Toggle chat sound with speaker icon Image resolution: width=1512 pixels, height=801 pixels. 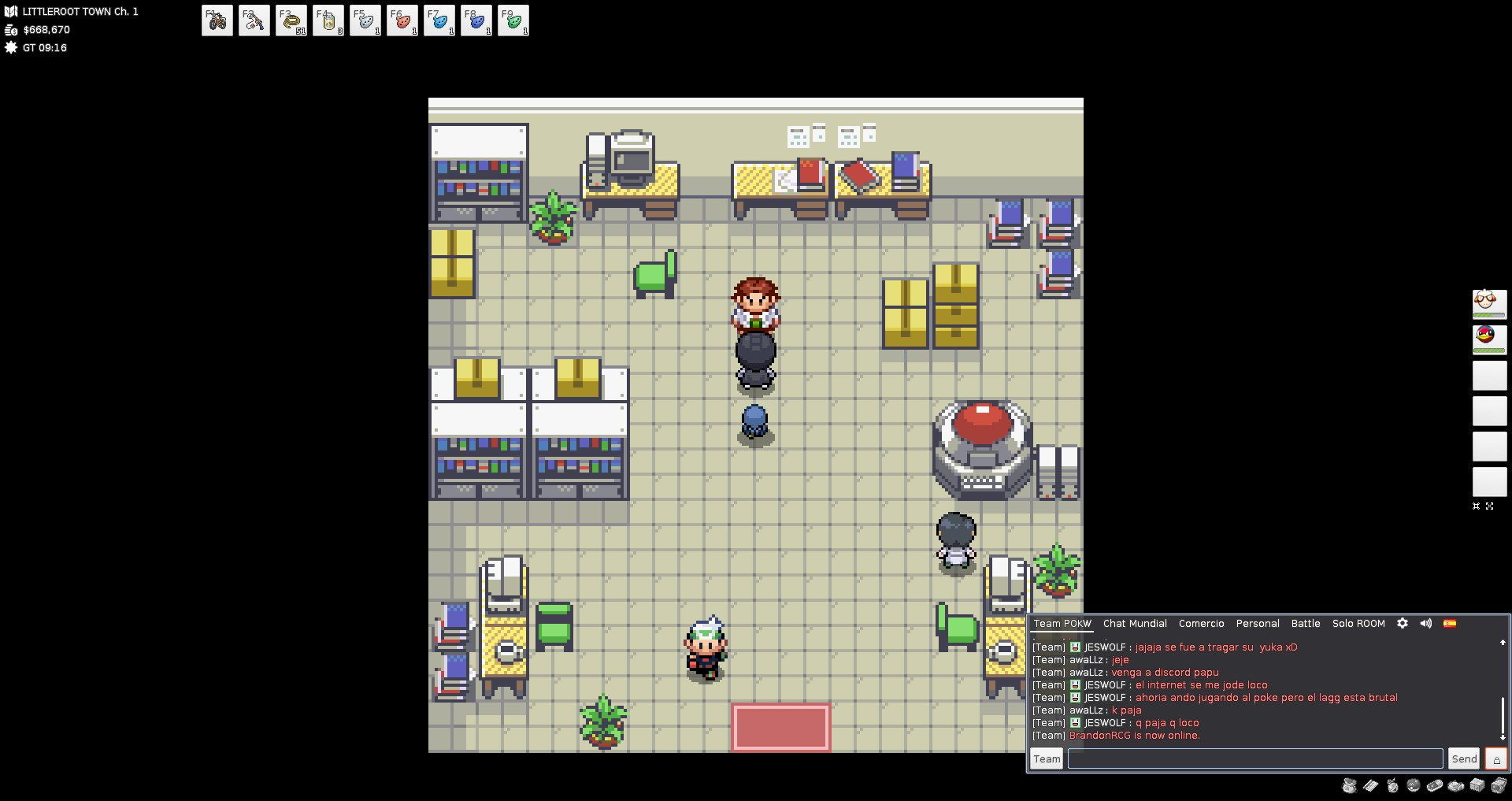(1426, 623)
